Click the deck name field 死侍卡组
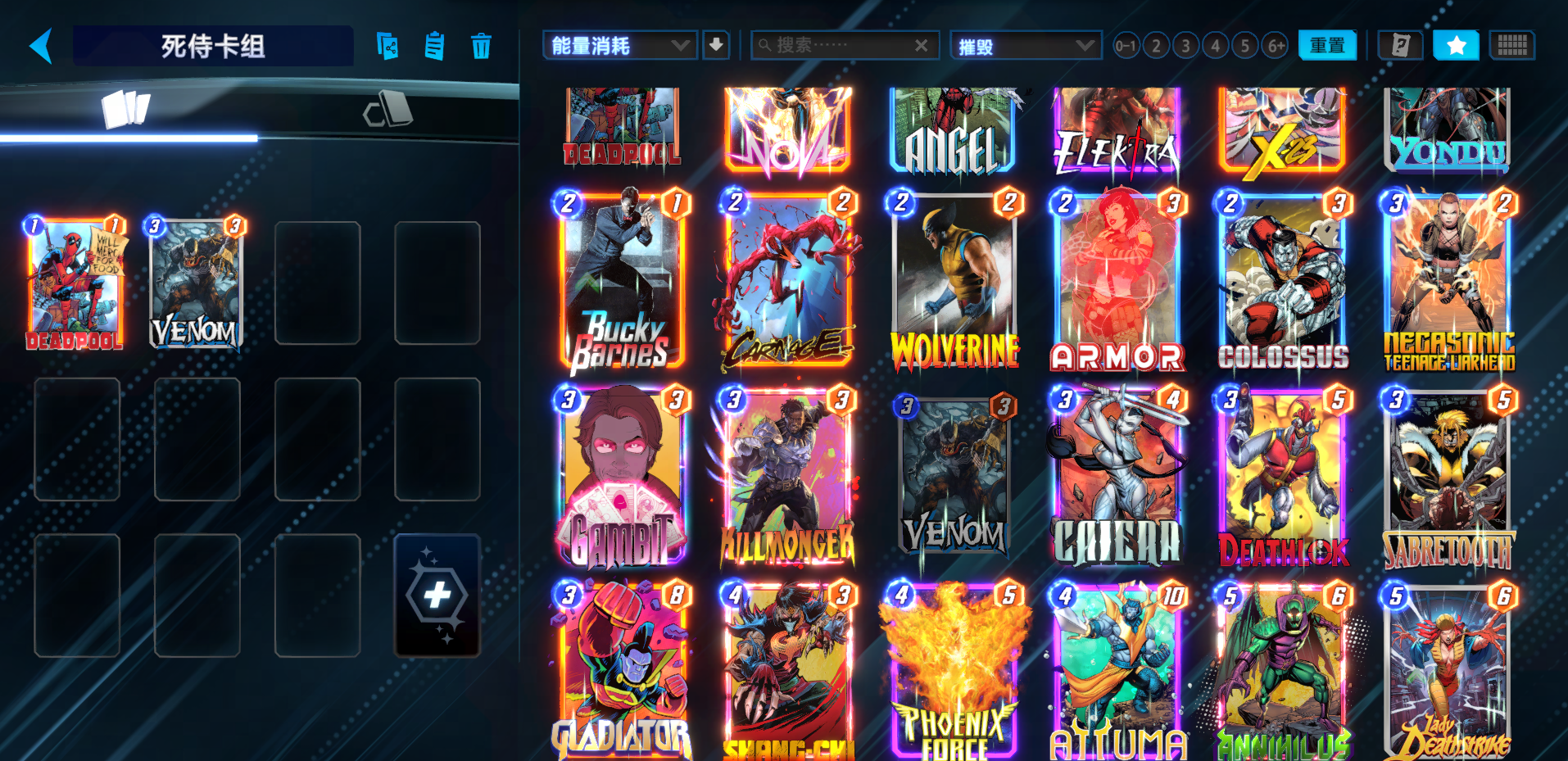Image resolution: width=1568 pixels, height=761 pixels. point(213,46)
